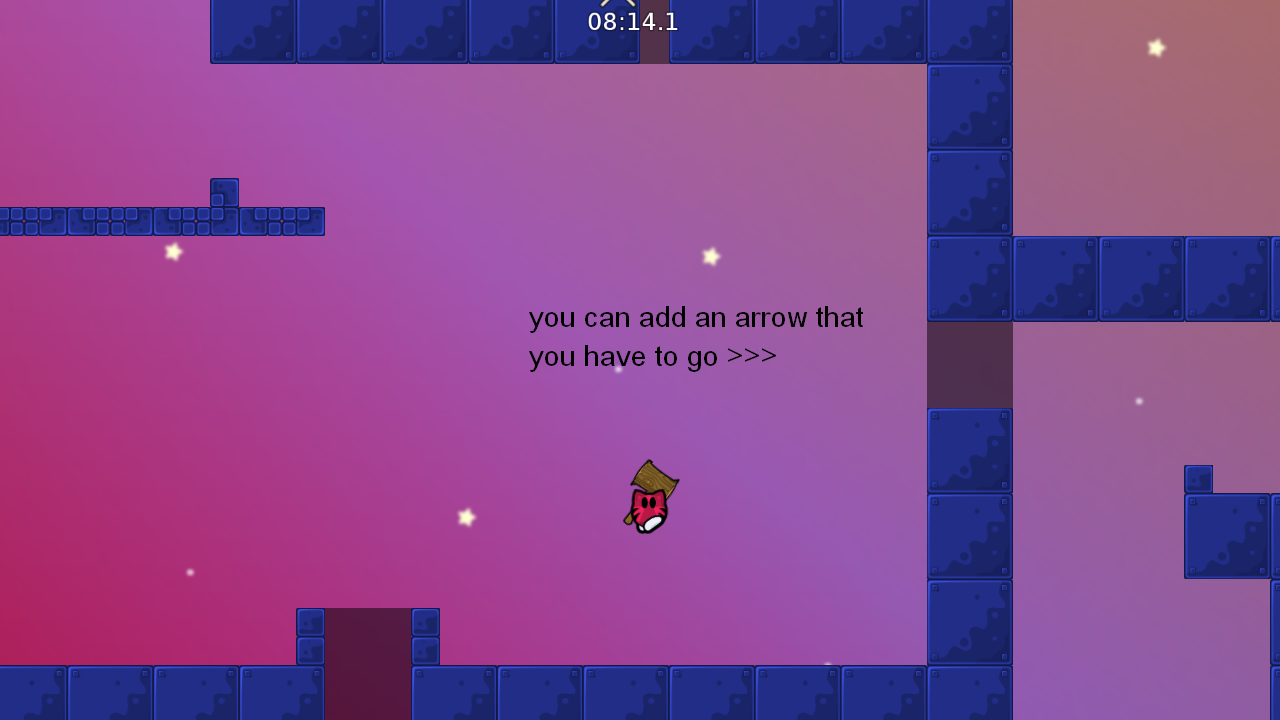Collect the star below the player character
This screenshot has height=720, width=1280.
tap(466, 517)
